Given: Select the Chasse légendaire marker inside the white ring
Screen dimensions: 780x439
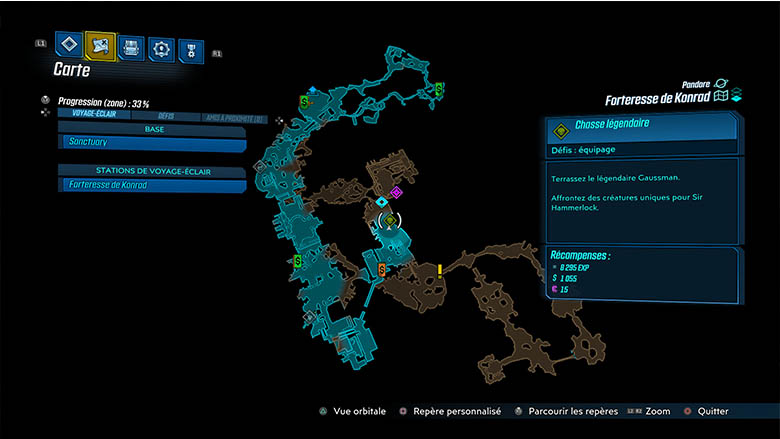Looking at the screenshot, I should click(389, 220).
